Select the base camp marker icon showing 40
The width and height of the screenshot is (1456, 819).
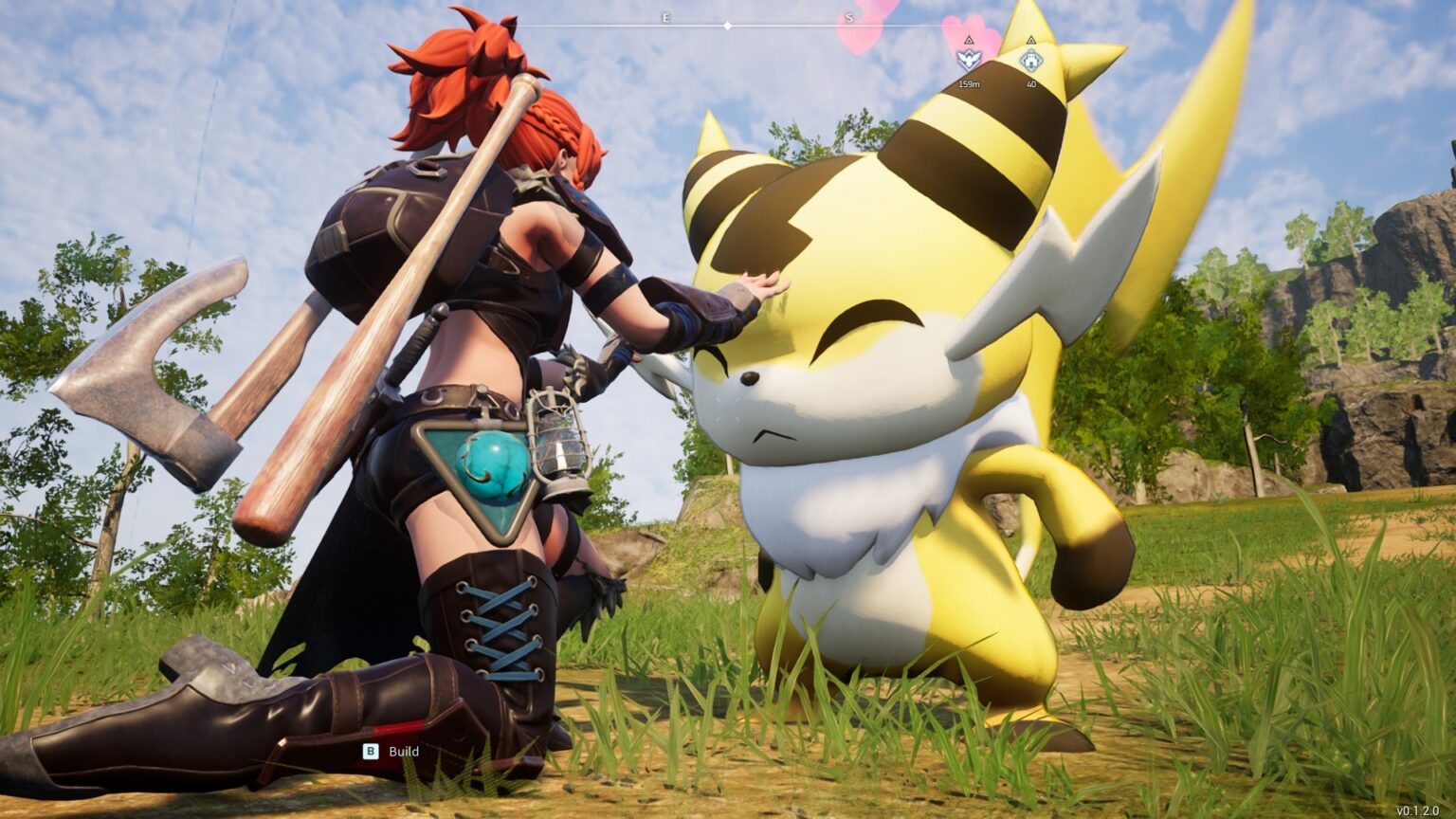pyautogui.click(x=1032, y=60)
